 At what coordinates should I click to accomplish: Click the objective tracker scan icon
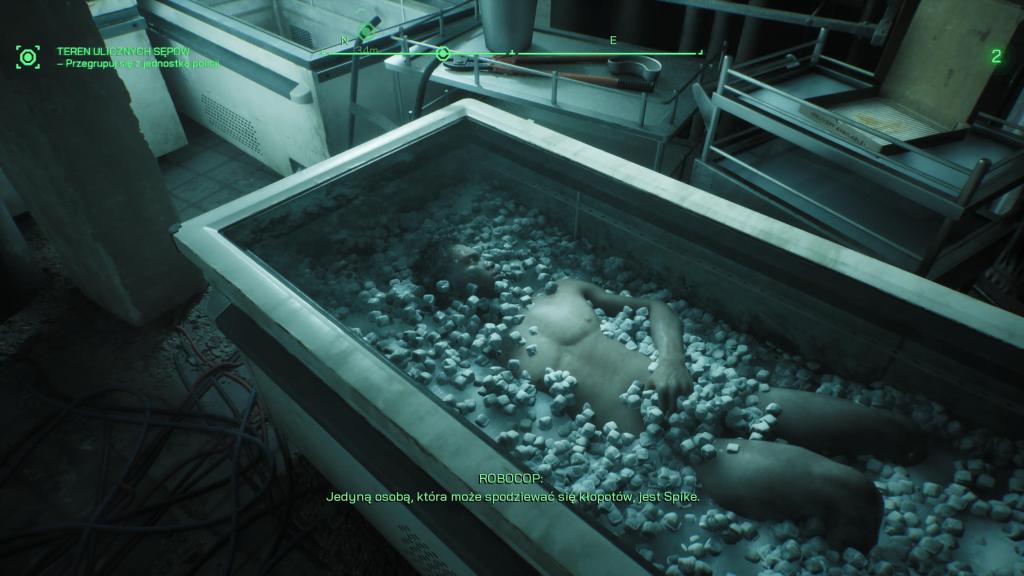[28, 57]
